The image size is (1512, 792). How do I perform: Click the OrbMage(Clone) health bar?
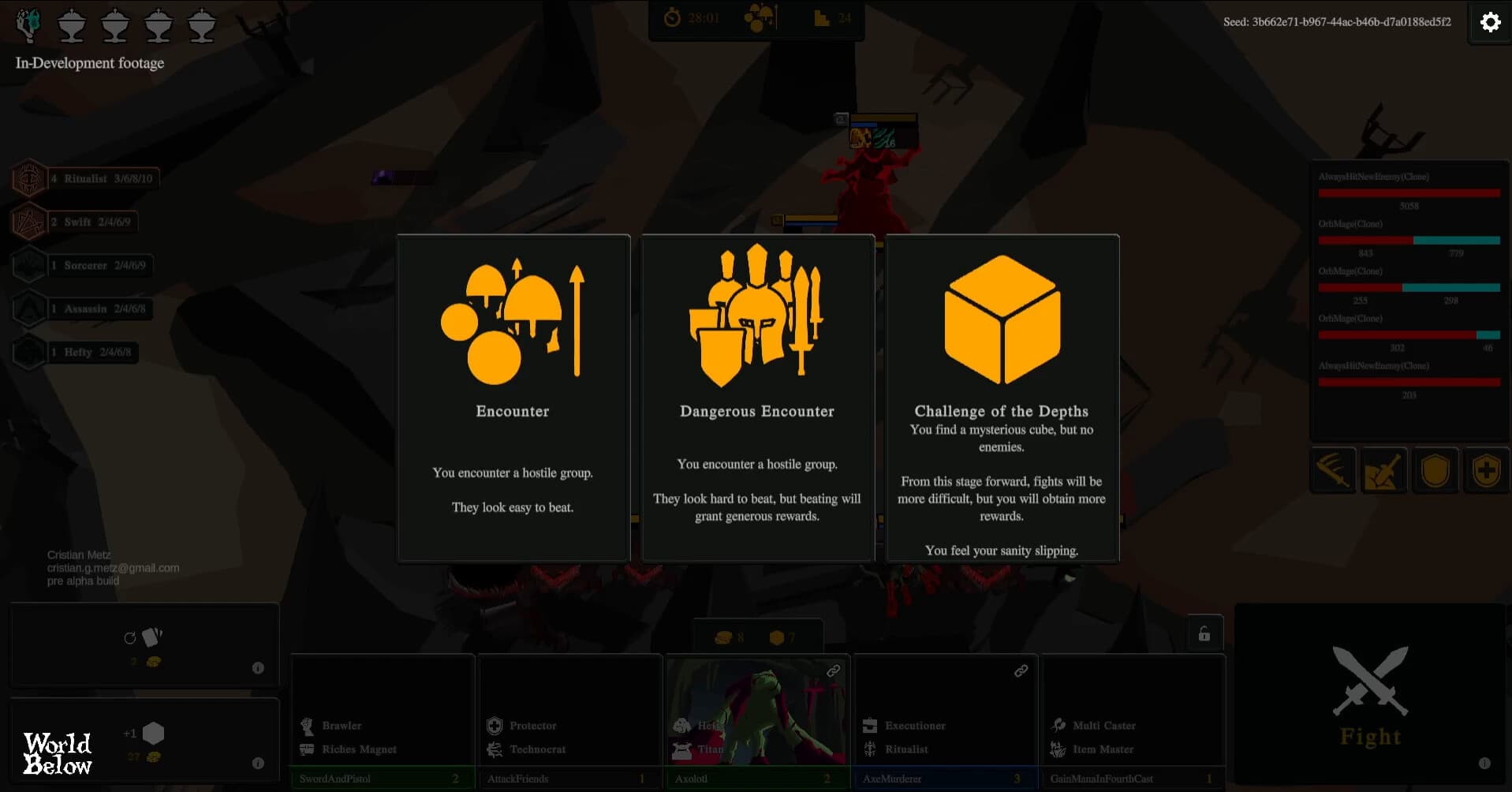pyautogui.click(x=1409, y=240)
